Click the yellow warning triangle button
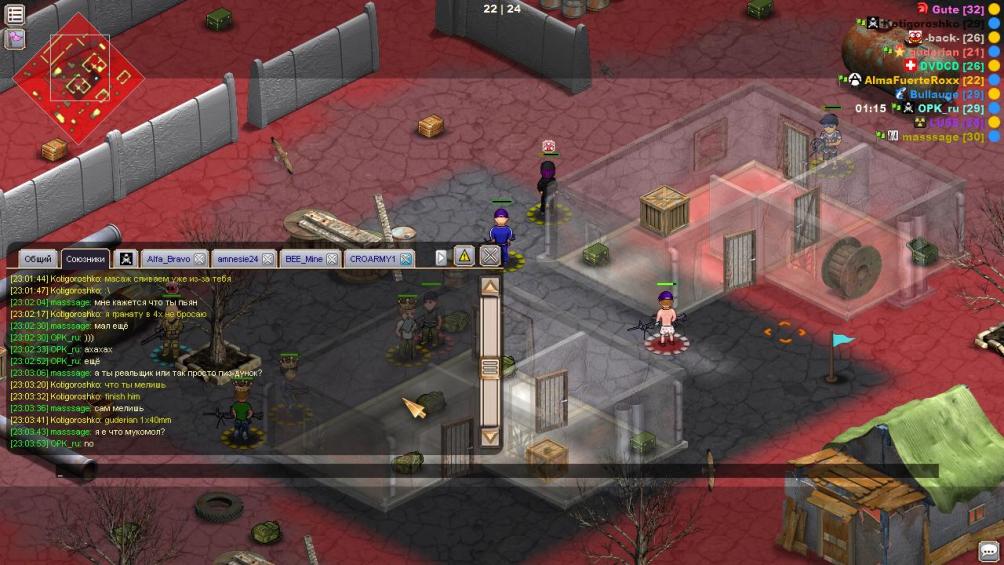Viewport: 1004px width, 565px height. point(464,256)
